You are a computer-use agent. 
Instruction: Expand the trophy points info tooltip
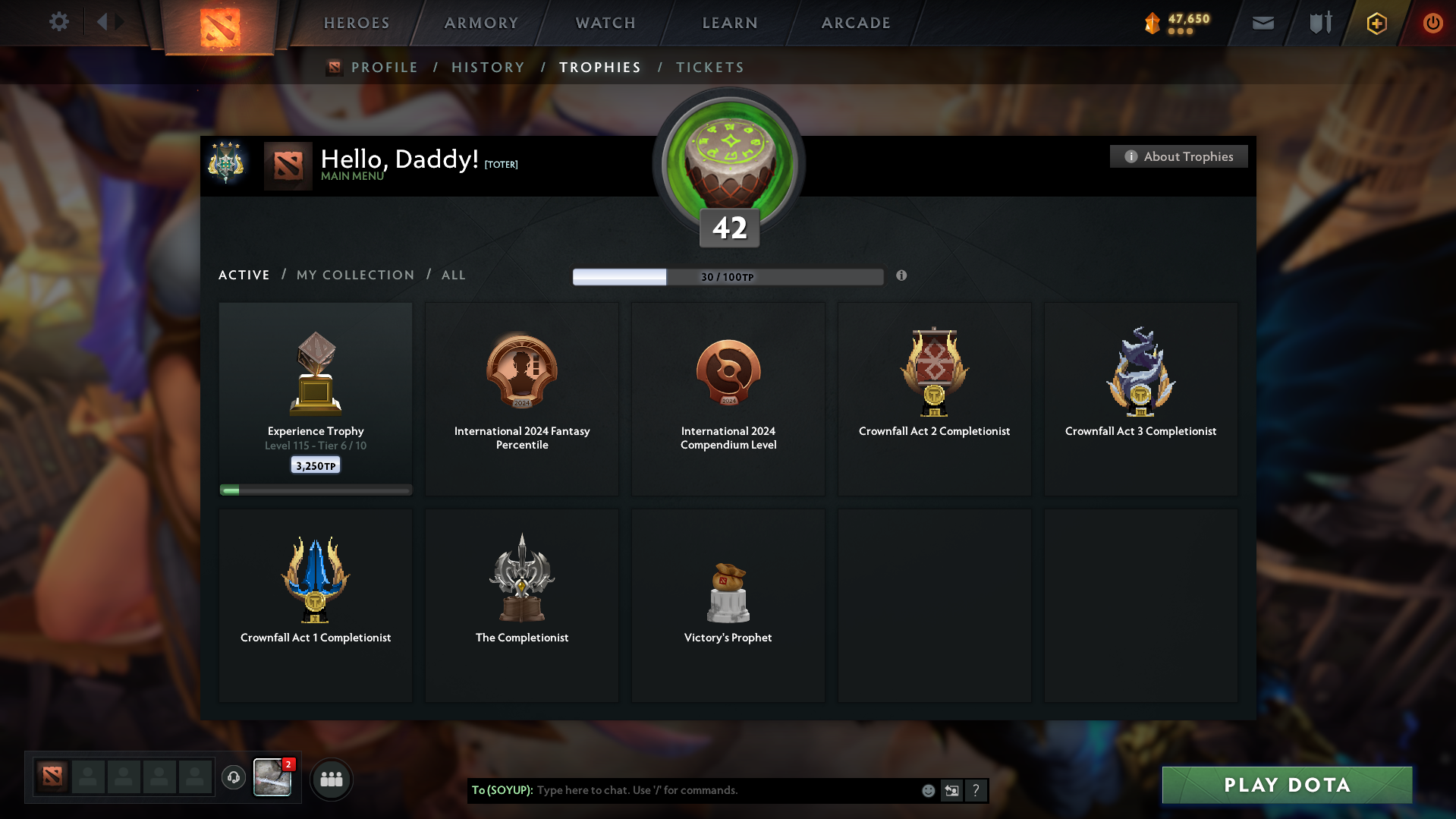click(x=902, y=276)
